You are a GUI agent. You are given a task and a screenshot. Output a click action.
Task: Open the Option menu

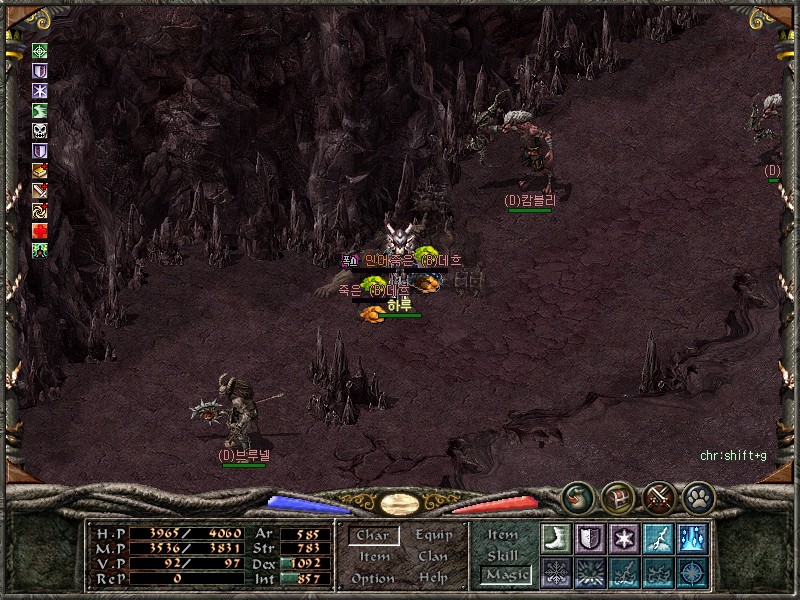pyautogui.click(x=372, y=578)
